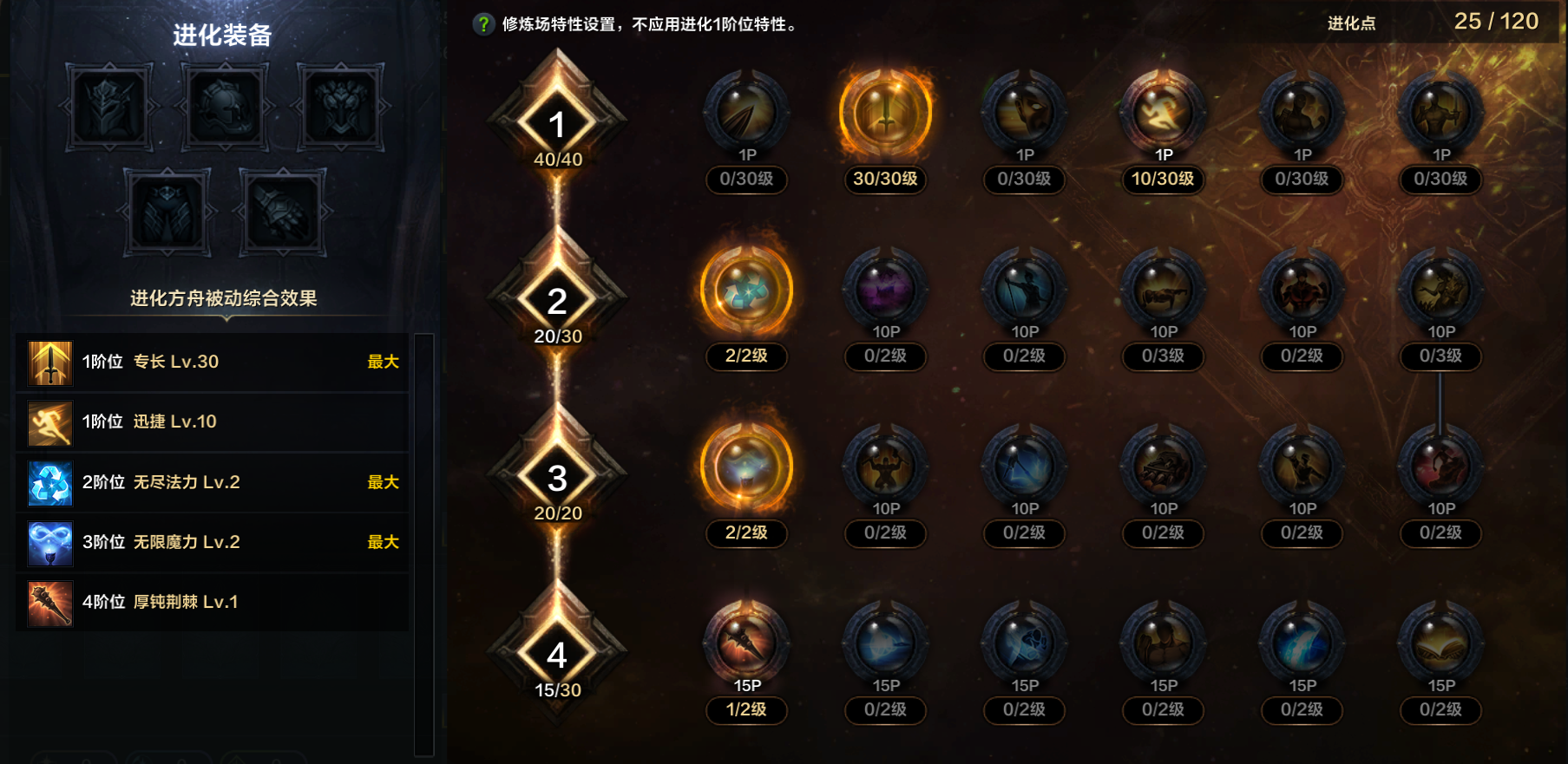Deactivate the glowing 无尽法力 node in tier 2
1568x764 pixels.
[746, 291]
